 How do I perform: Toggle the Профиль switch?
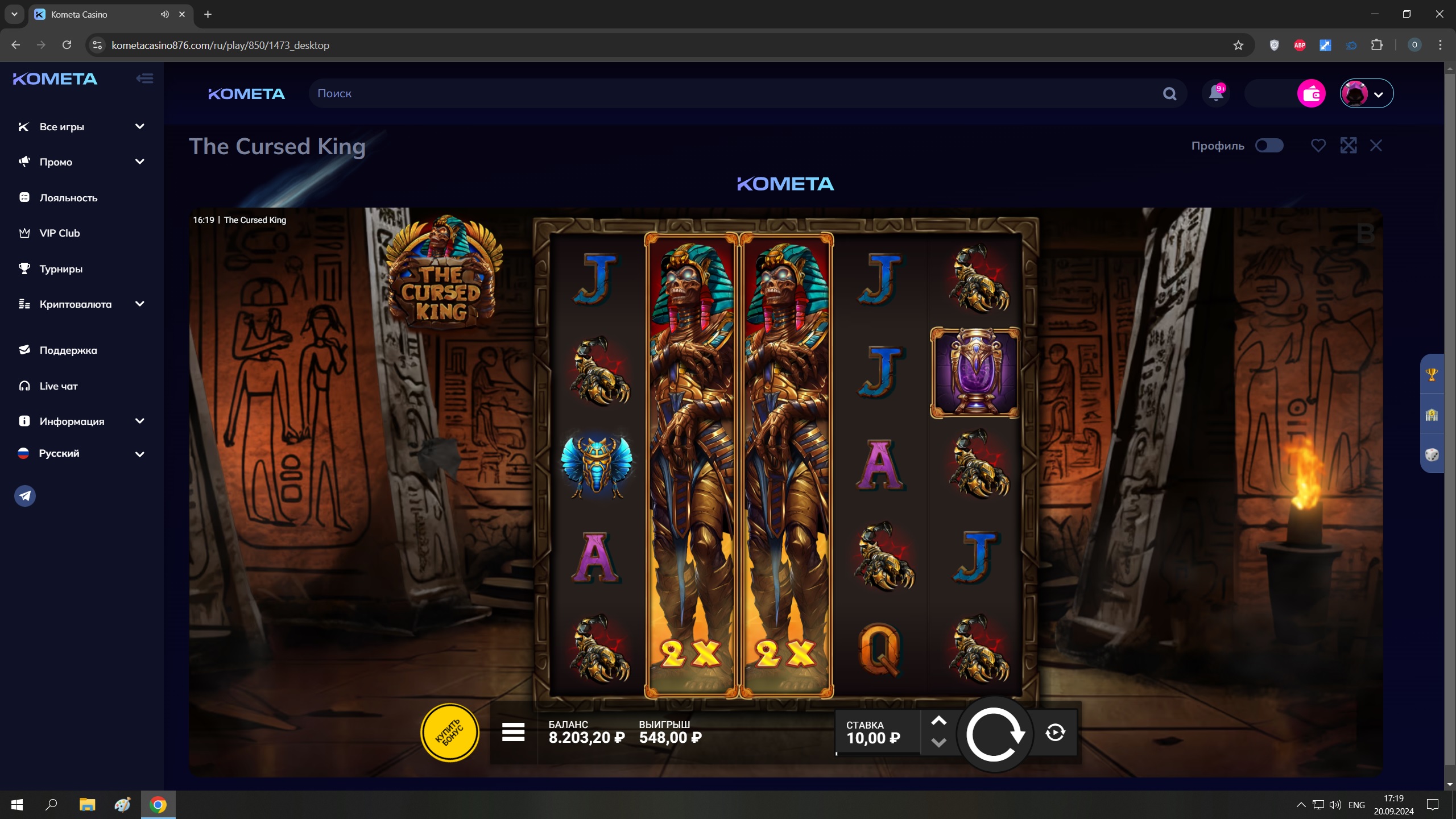coord(1269,146)
